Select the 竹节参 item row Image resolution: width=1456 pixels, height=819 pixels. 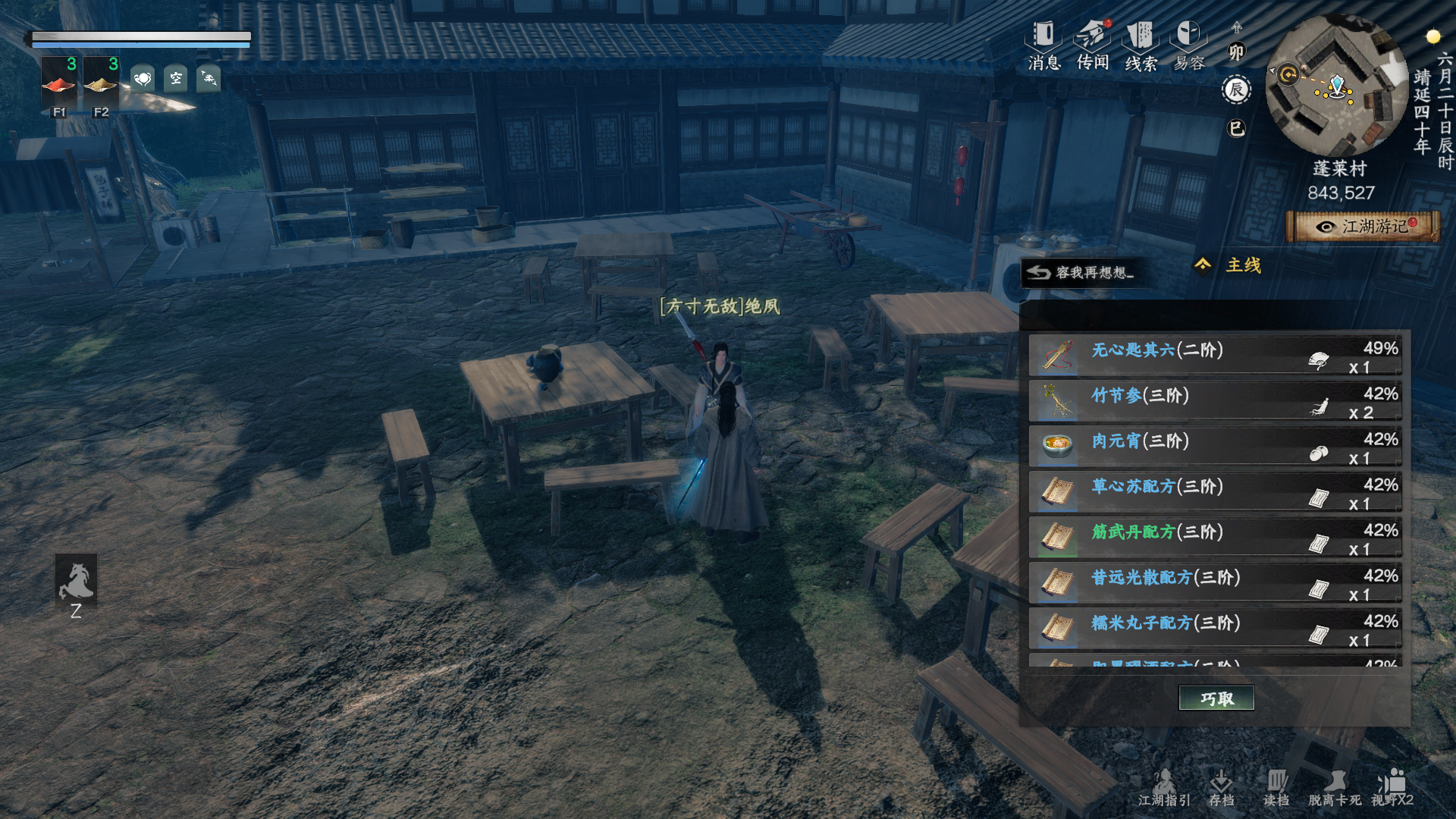pyautogui.click(x=1214, y=403)
